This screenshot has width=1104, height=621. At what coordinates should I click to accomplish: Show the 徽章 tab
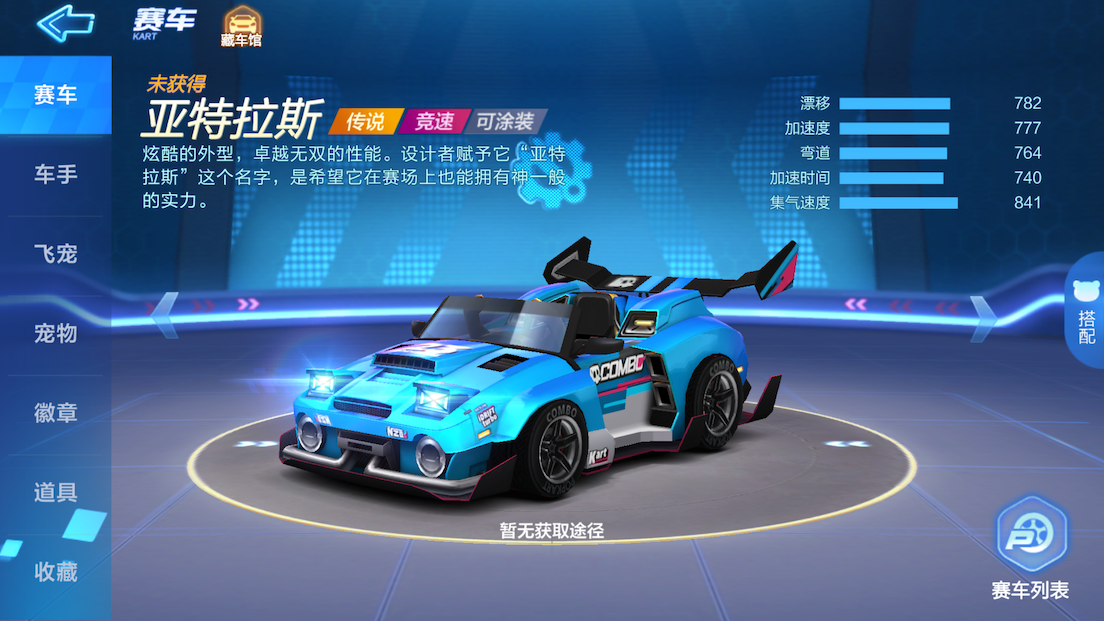pos(56,412)
